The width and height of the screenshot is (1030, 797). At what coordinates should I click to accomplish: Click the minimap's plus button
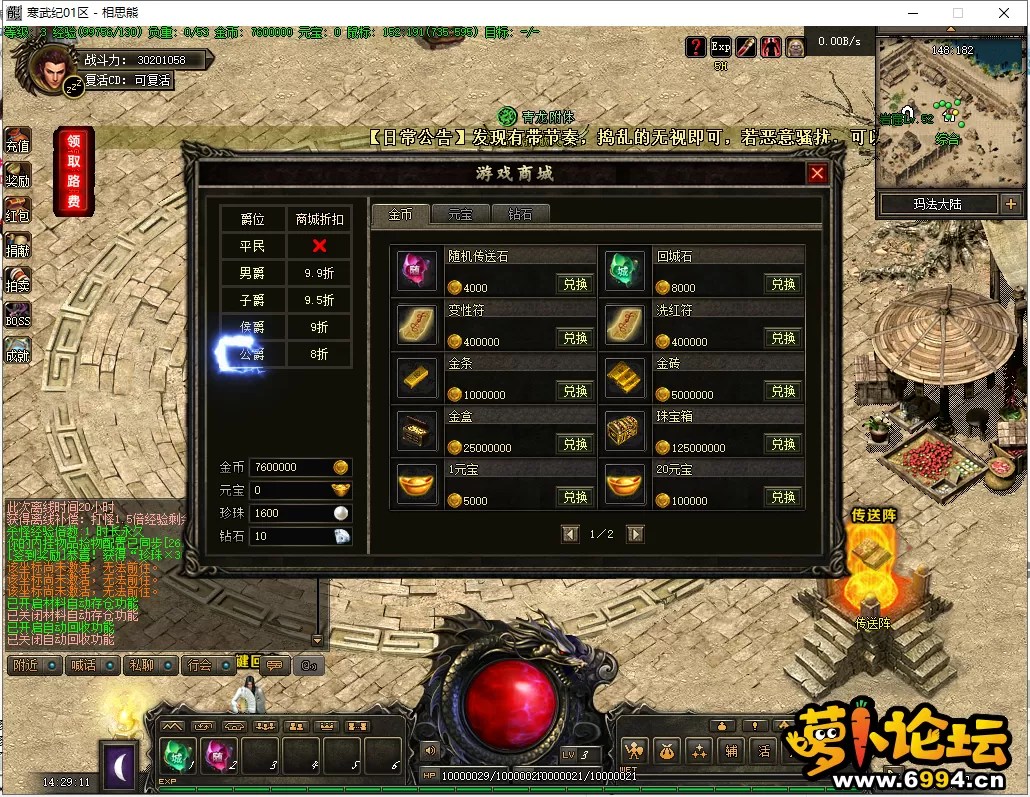1010,204
